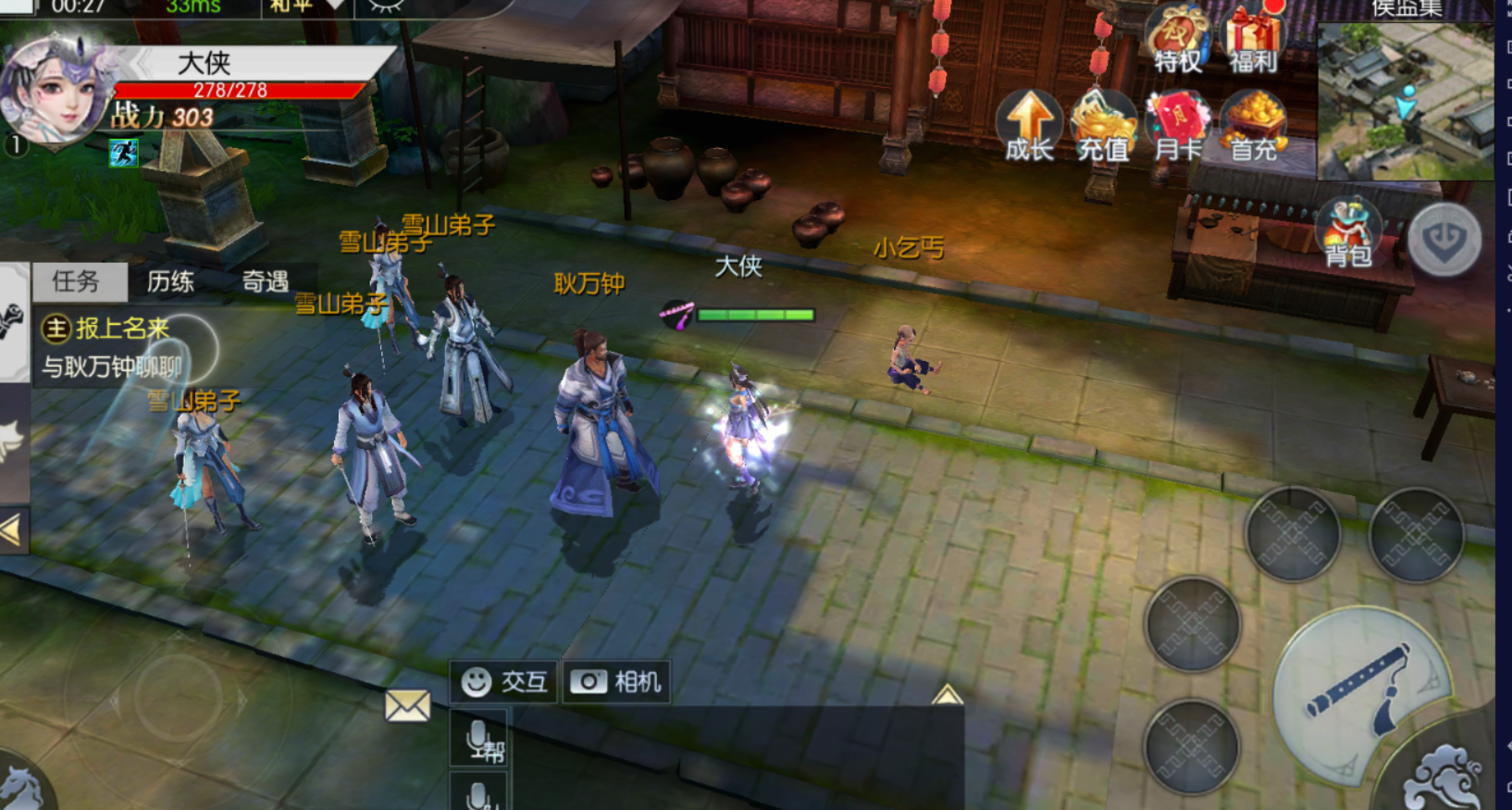Click the 交互 interaction button
The image size is (1512, 810).
coord(504,682)
